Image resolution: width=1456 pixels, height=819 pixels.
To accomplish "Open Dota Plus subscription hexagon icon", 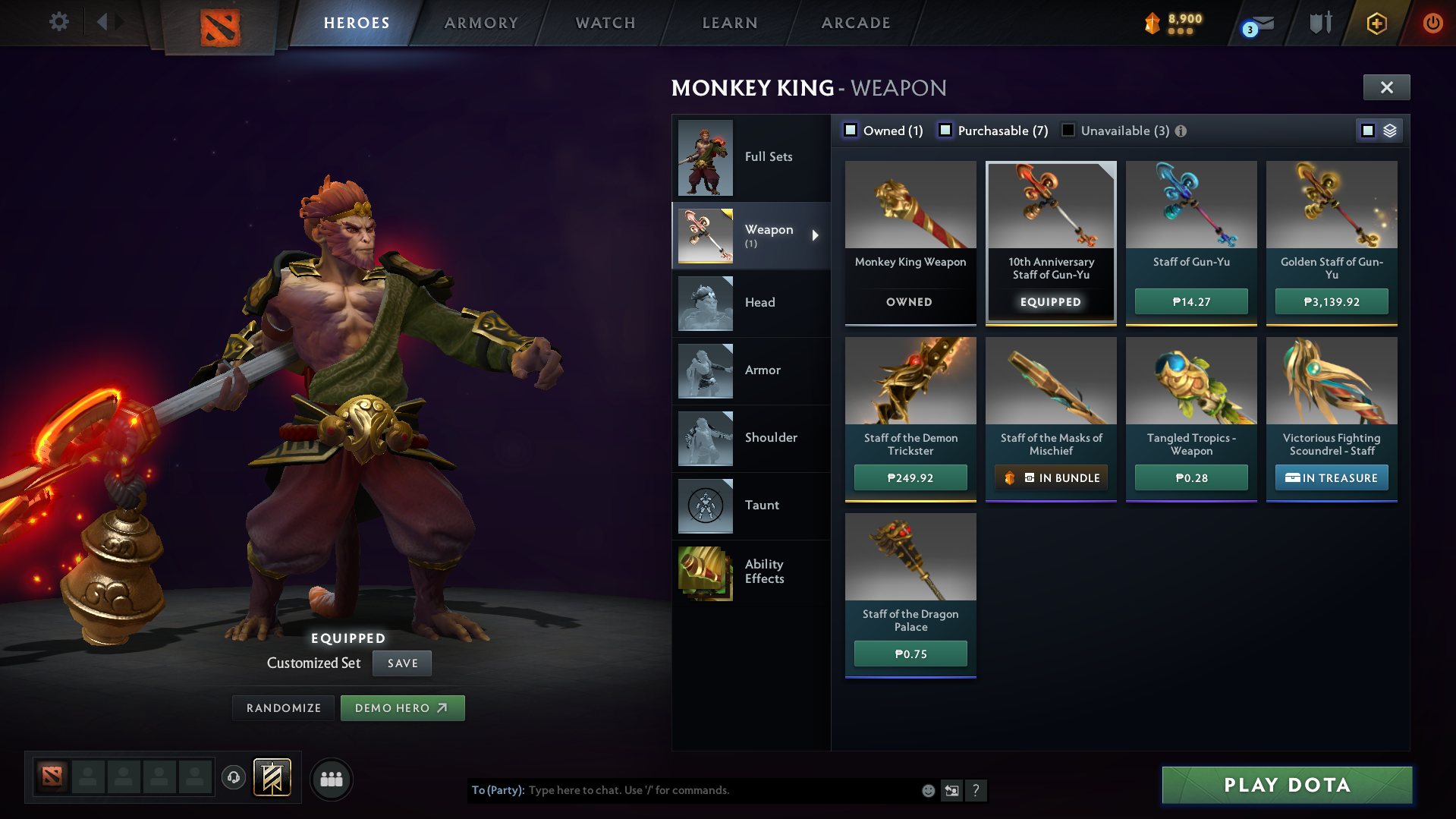I will pyautogui.click(x=1376, y=23).
